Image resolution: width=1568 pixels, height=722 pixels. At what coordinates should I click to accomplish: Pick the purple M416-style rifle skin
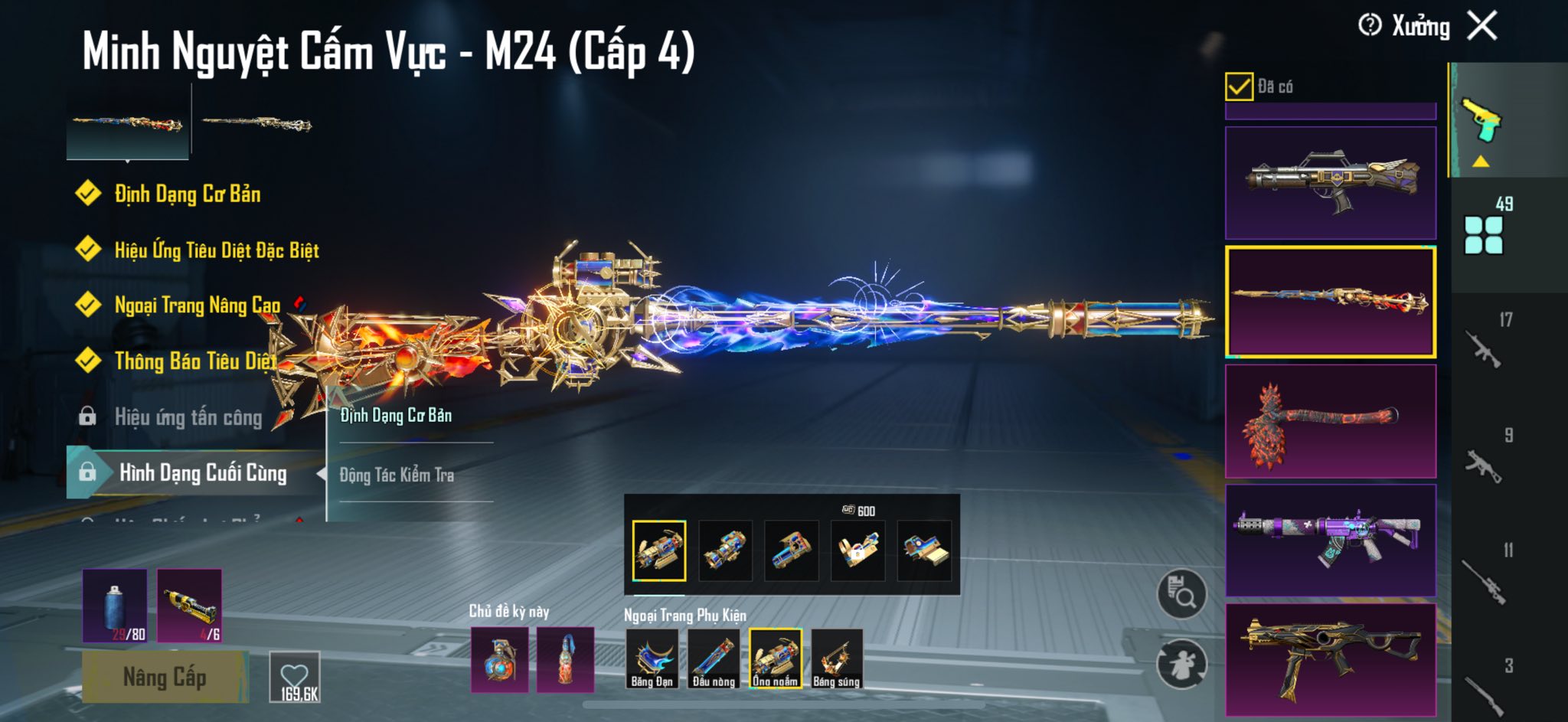(x=1330, y=540)
